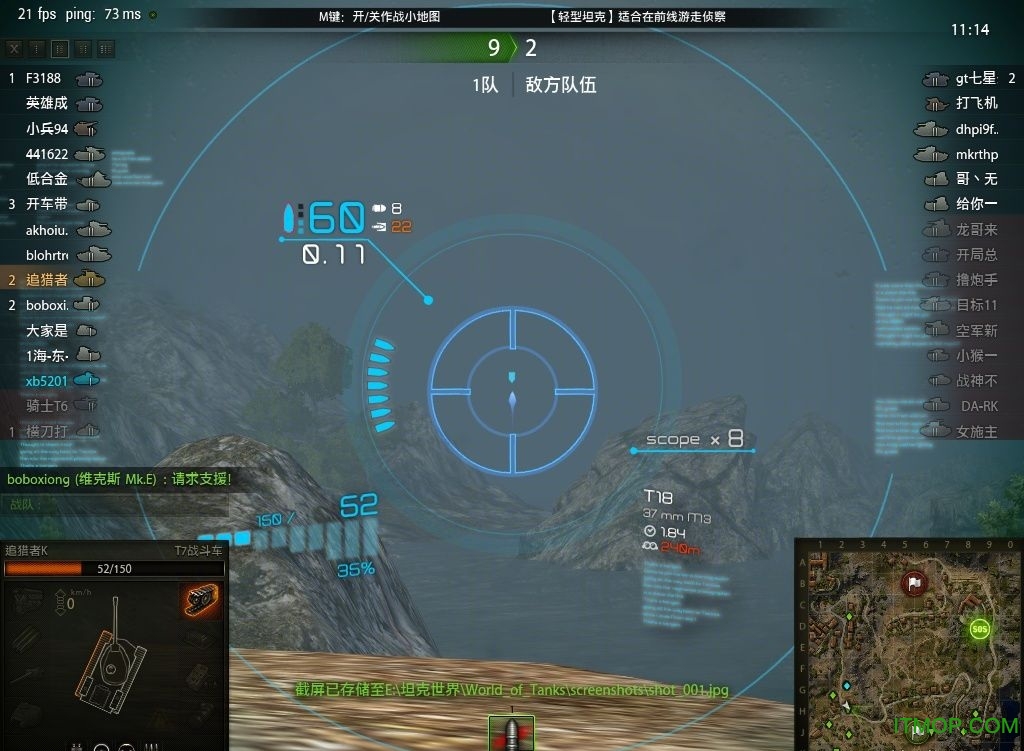Select enemy player mkrthp in the roster
The width and height of the screenshot is (1024, 751).
tap(976, 154)
